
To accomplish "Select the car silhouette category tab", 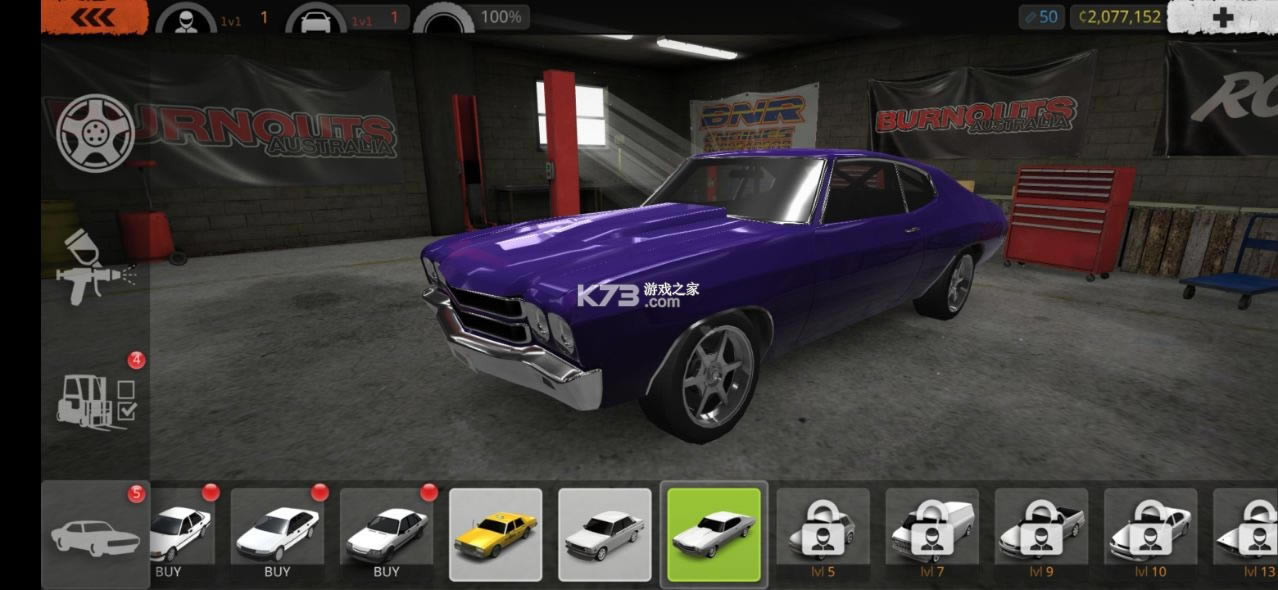I will point(95,535).
